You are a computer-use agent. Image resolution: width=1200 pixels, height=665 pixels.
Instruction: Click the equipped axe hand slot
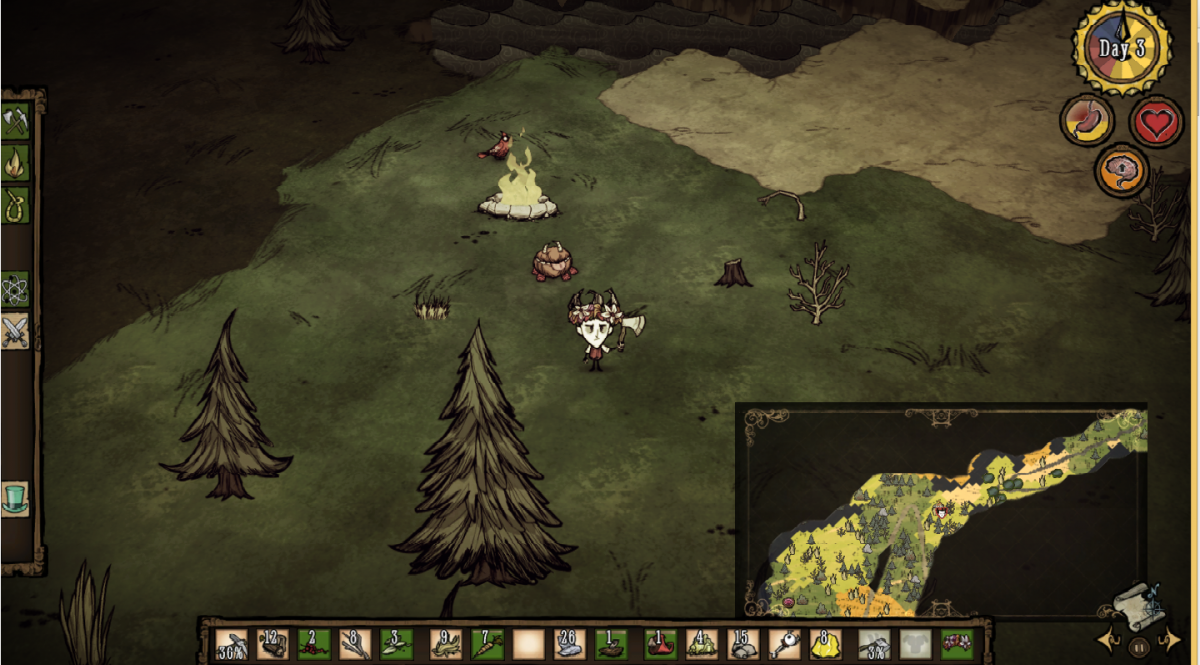click(x=875, y=643)
